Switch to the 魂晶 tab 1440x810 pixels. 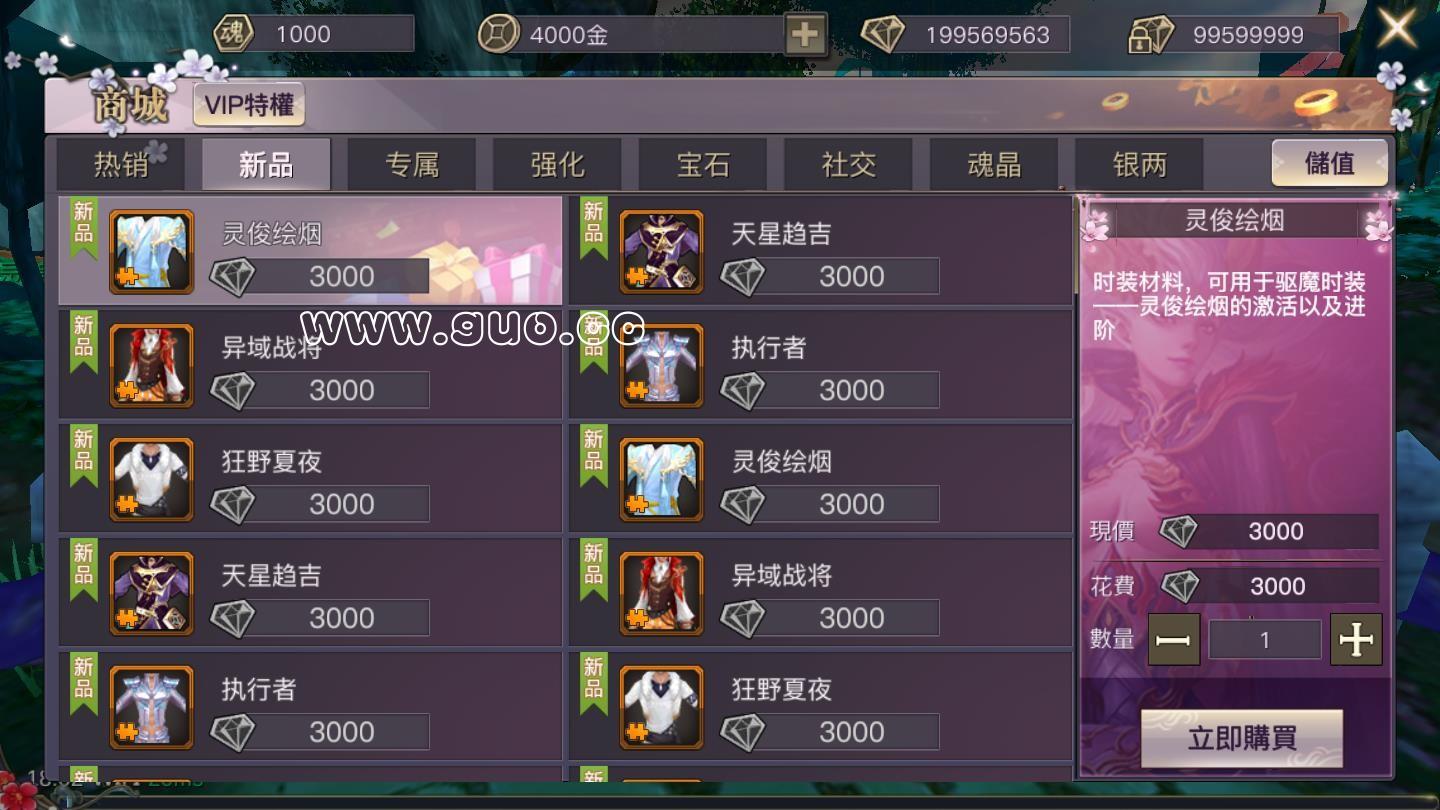point(993,163)
